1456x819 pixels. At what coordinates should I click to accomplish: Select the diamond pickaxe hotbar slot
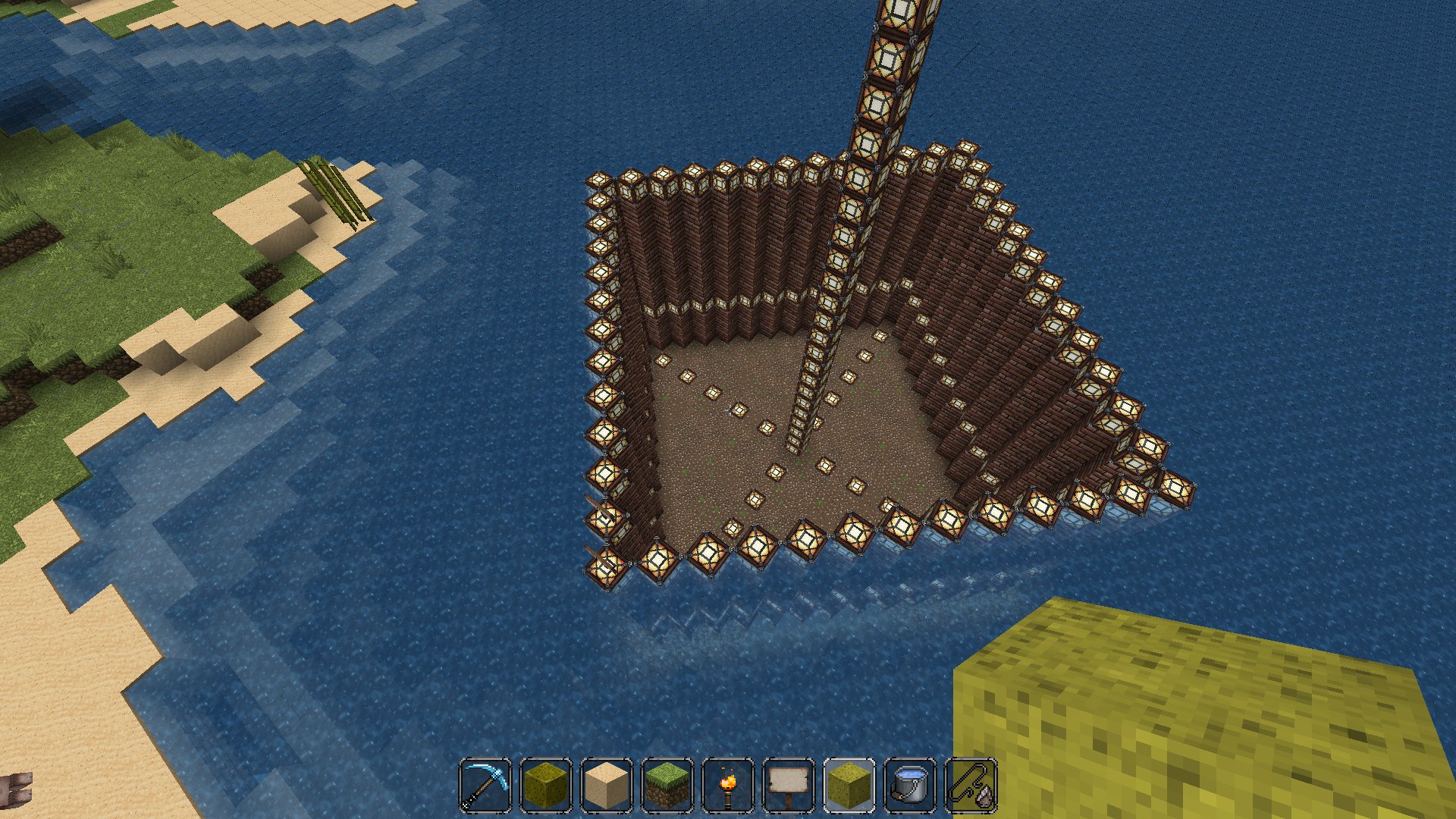pyautogui.click(x=485, y=785)
